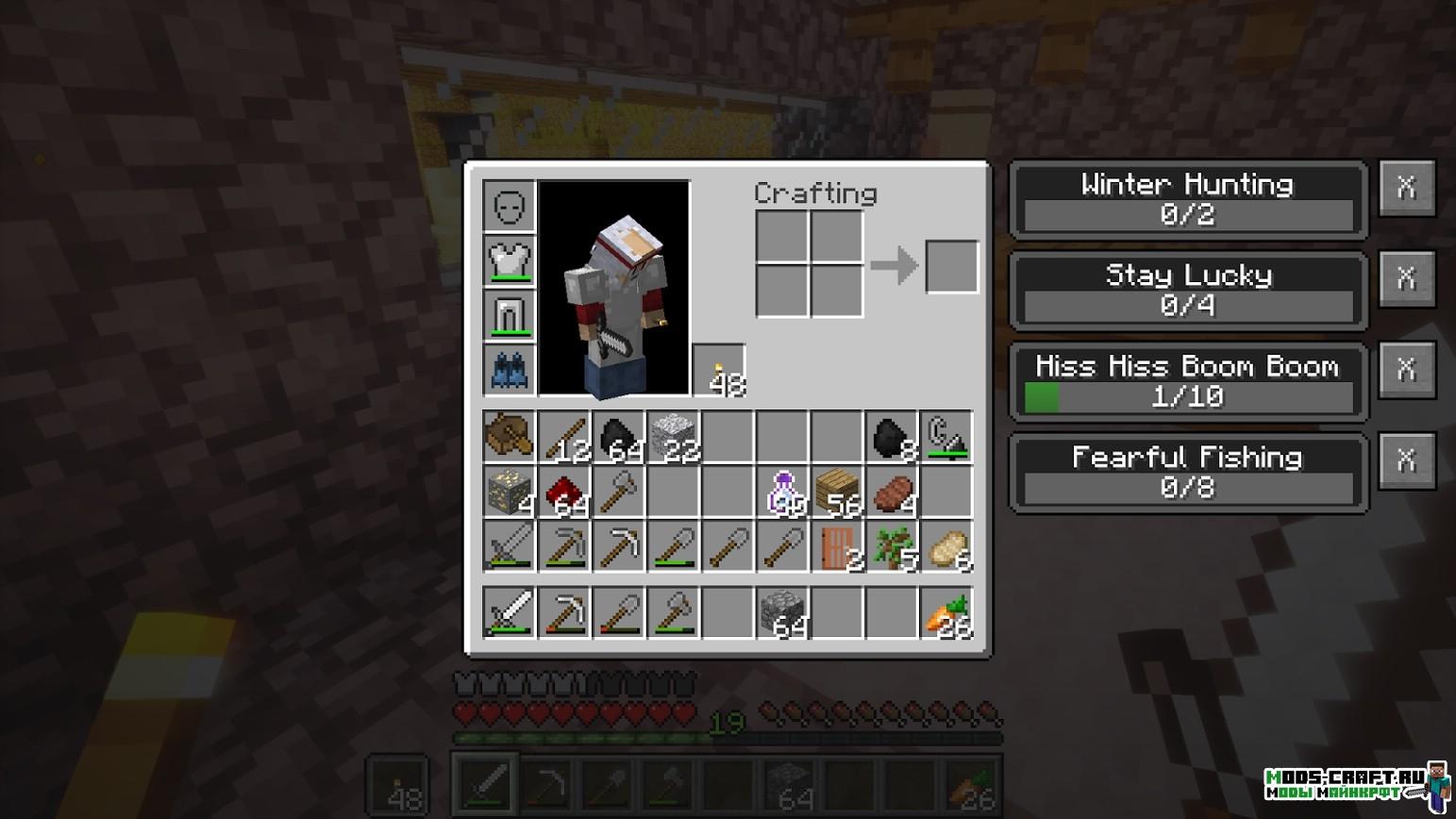Close the Winter Hunting quest tracker
1456x819 pixels.
pyautogui.click(x=1406, y=188)
